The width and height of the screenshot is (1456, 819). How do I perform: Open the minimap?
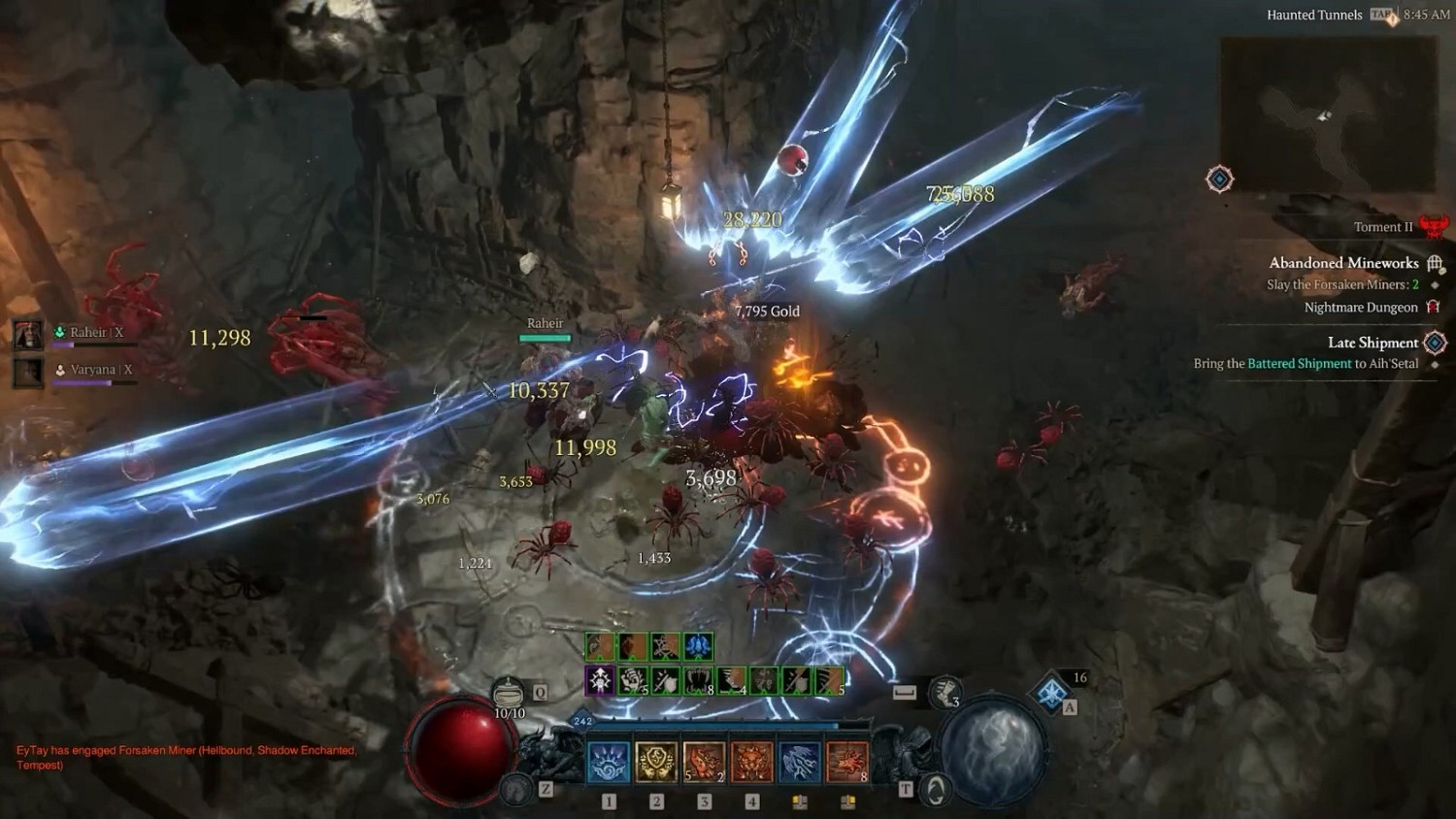pyautogui.click(x=1327, y=115)
